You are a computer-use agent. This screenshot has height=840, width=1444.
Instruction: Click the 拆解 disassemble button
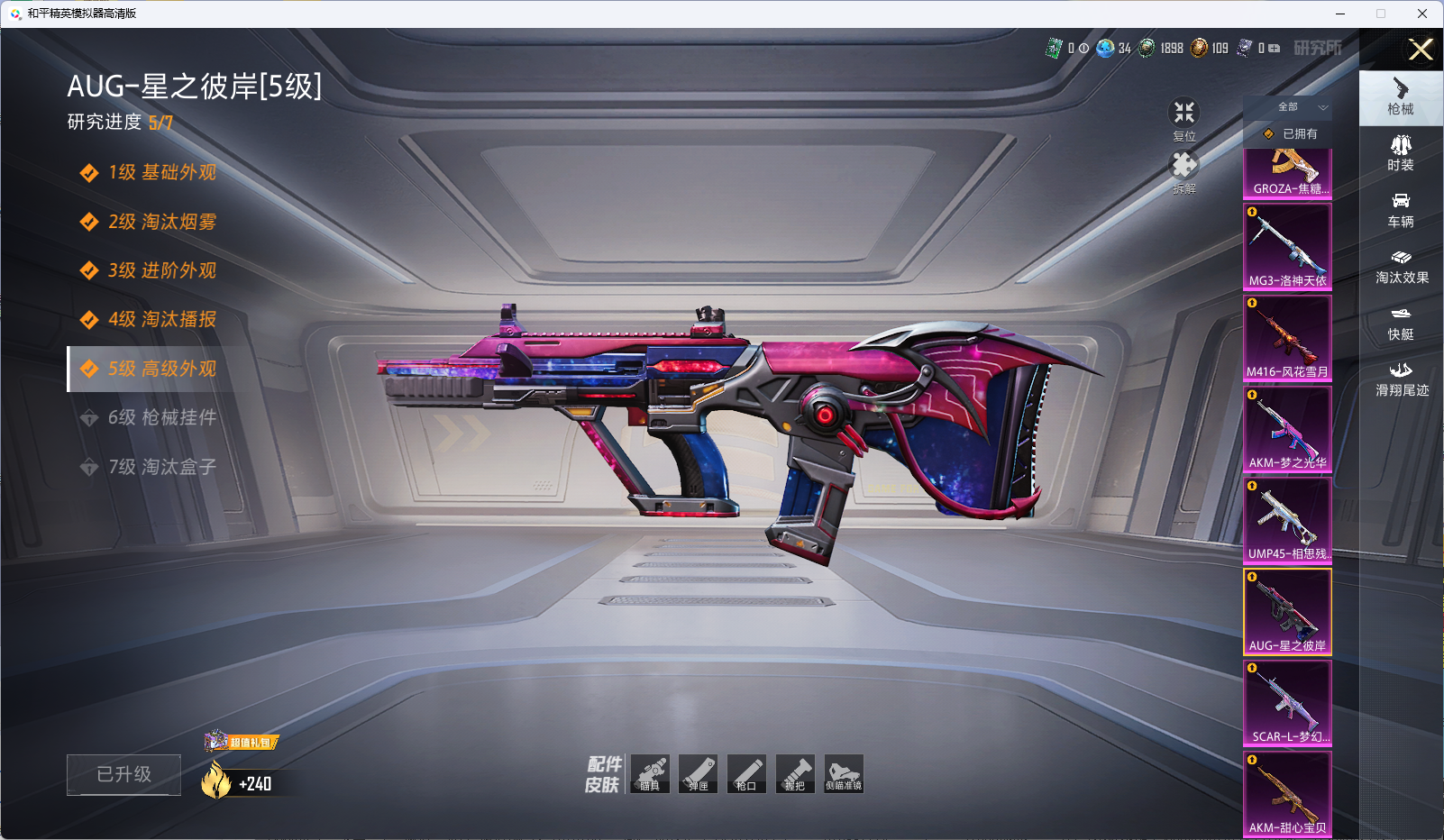[1184, 171]
